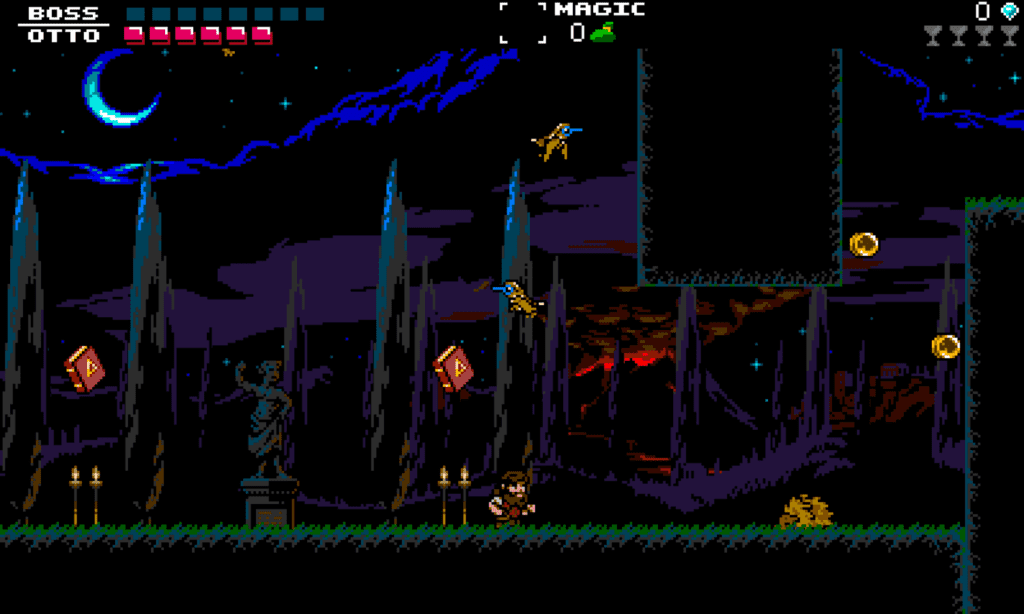Click the green magic jar icon
The width and height of the screenshot is (1024, 614).
click(601, 33)
